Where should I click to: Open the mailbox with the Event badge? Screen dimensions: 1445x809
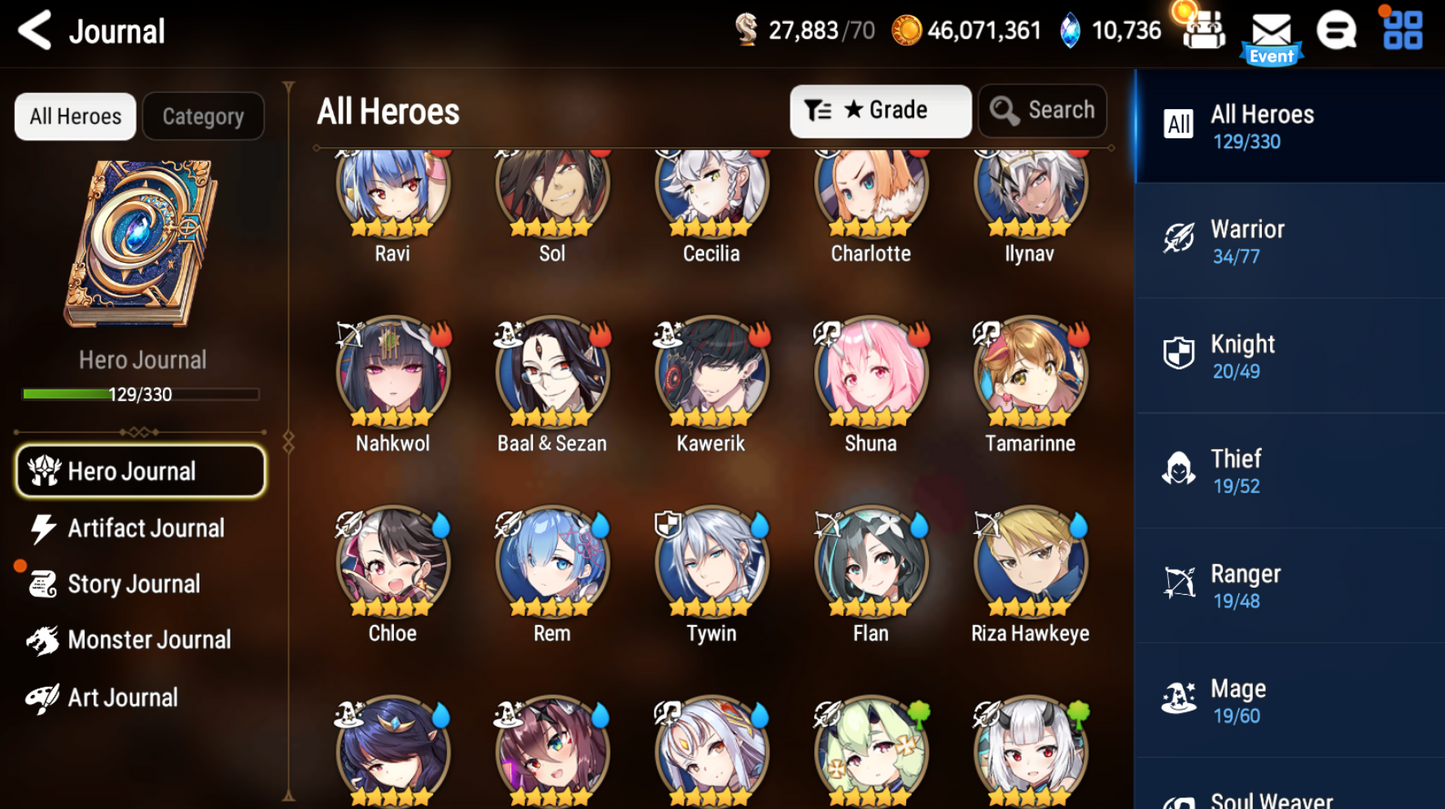(1271, 28)
